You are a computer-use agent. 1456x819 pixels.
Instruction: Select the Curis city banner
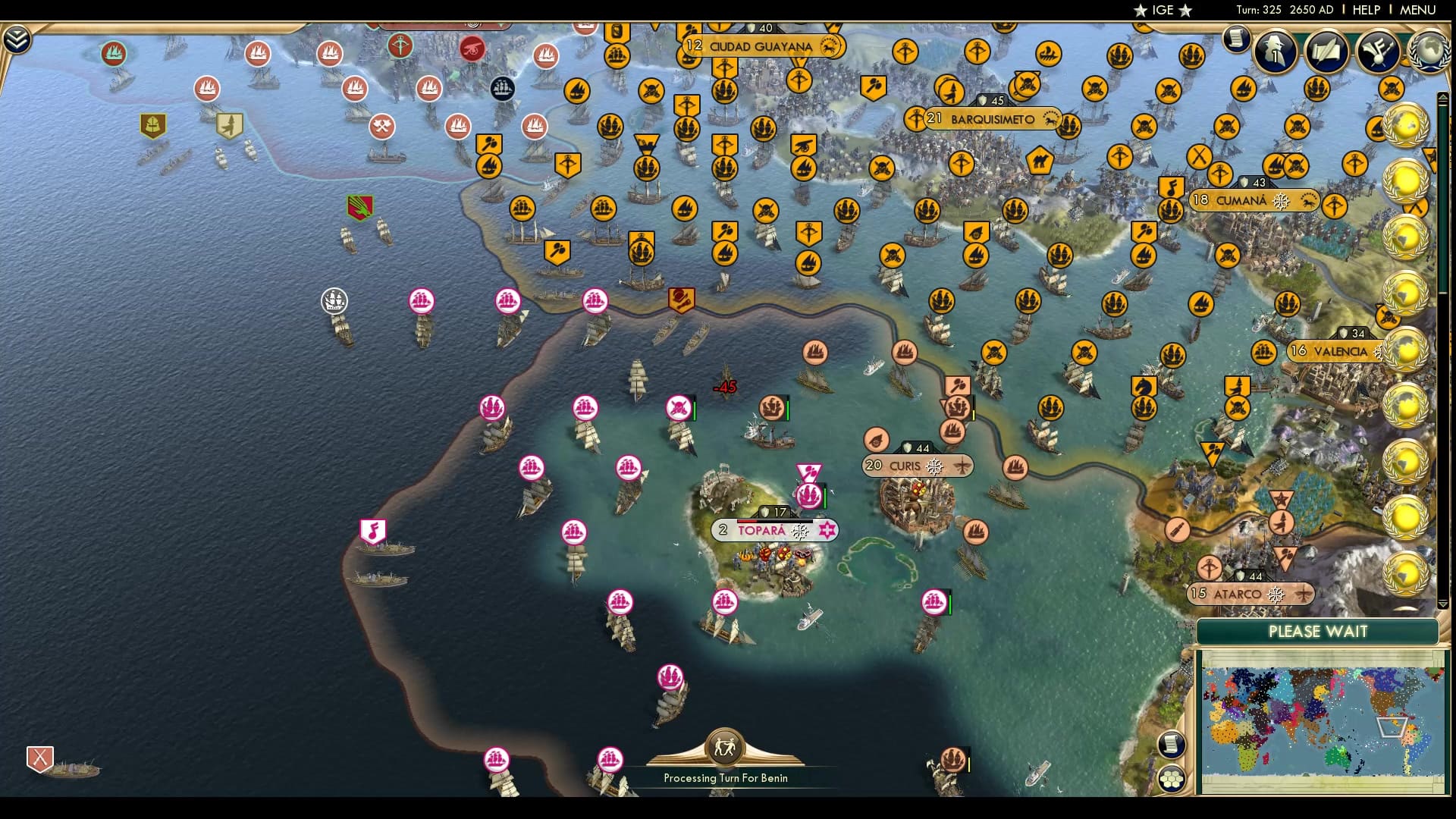coord(906,466)
